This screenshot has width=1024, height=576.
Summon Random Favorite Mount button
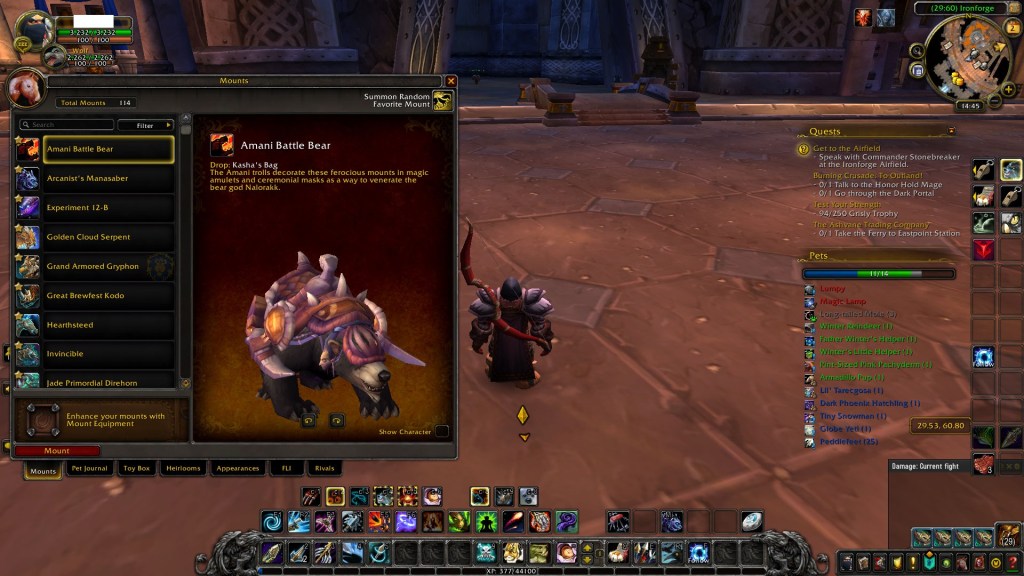[442, 101]
